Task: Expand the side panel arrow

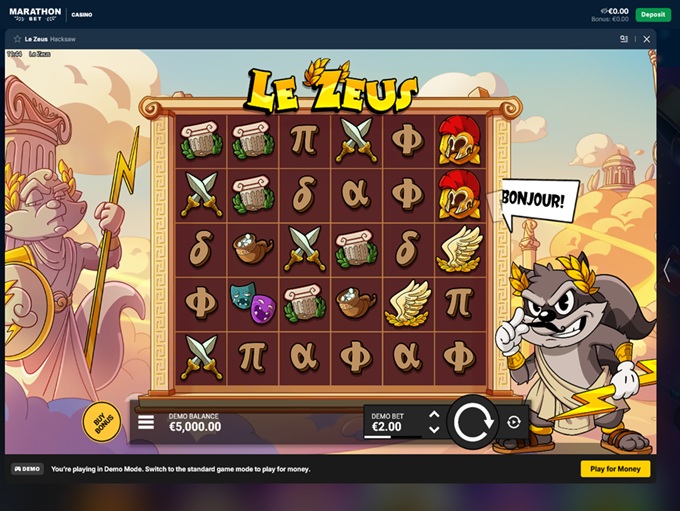Action: tap(667, 270)
